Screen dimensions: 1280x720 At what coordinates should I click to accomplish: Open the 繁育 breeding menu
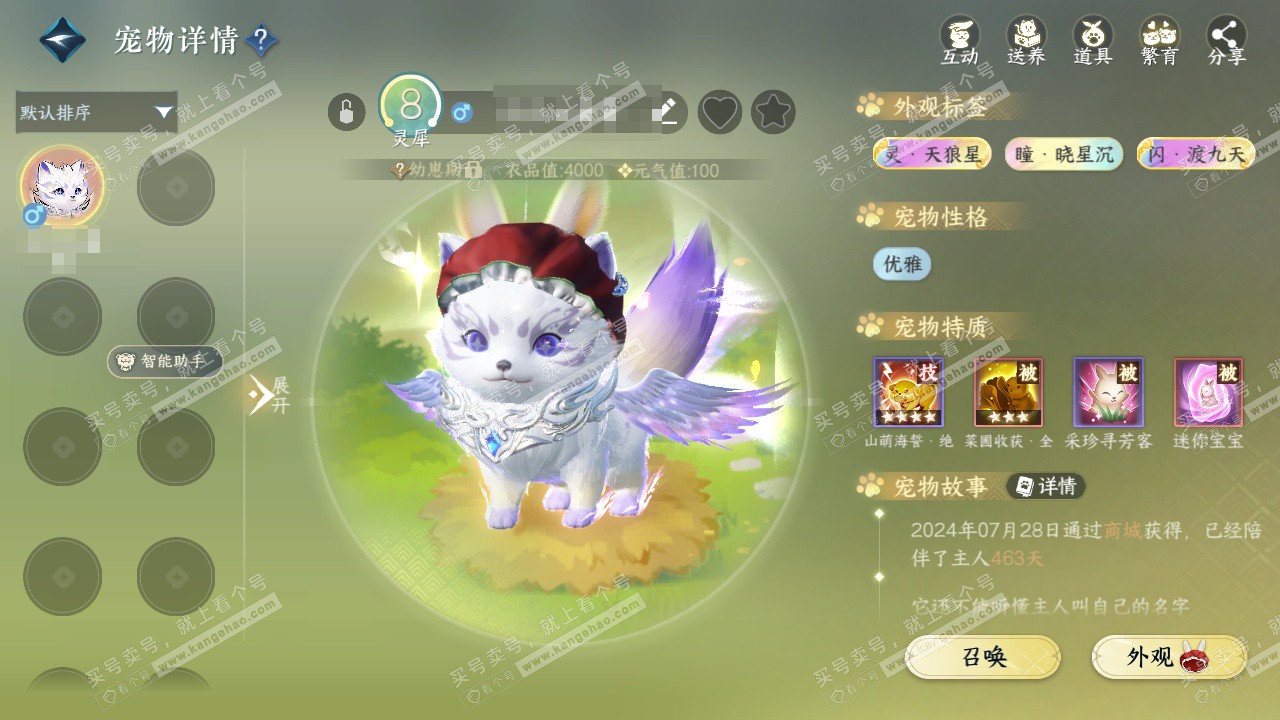click(1160, 40)
